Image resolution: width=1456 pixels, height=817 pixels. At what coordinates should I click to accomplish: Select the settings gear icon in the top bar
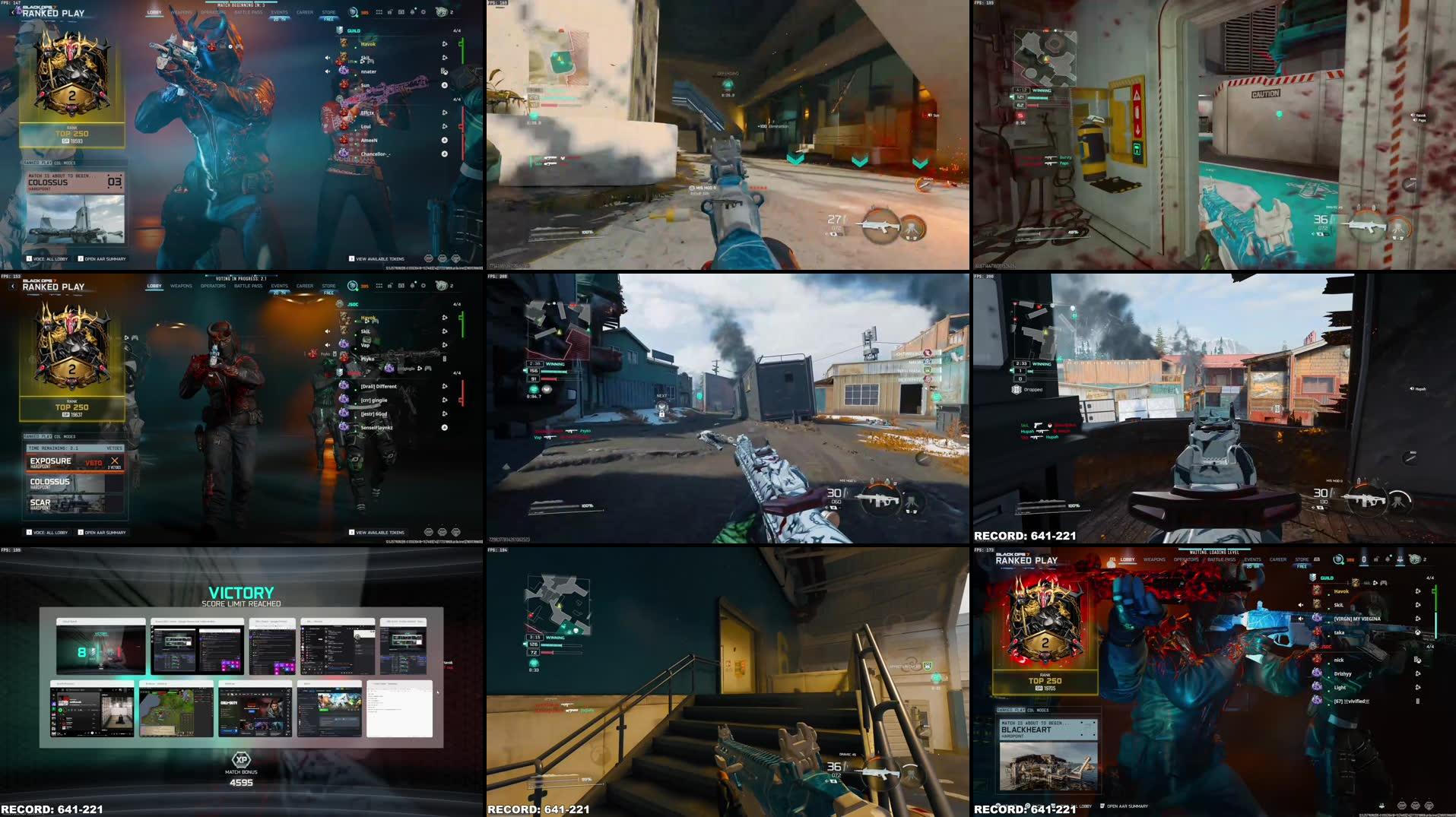coord(423,12)
